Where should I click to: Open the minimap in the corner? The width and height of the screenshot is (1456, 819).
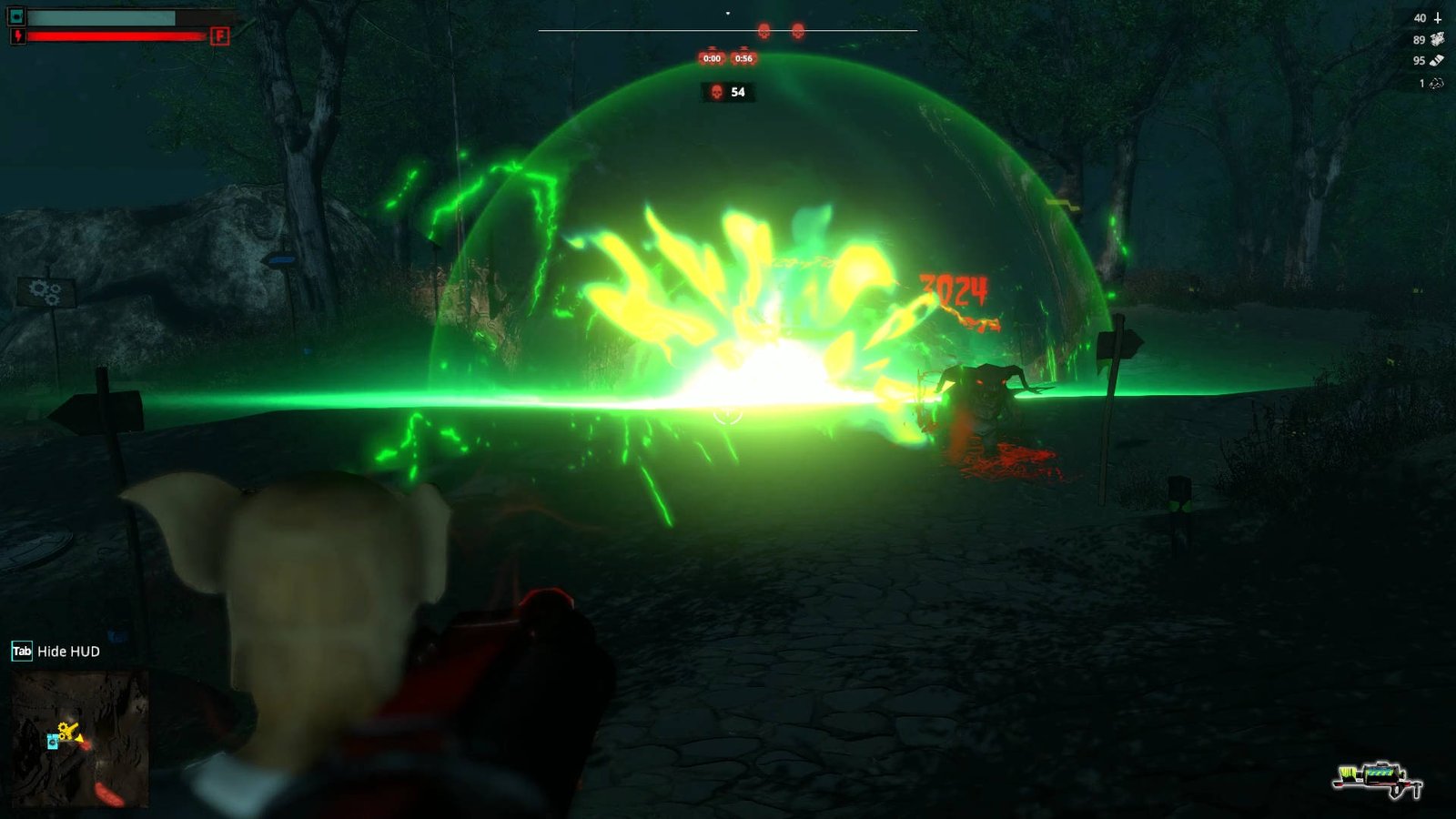tap(80, 739)
